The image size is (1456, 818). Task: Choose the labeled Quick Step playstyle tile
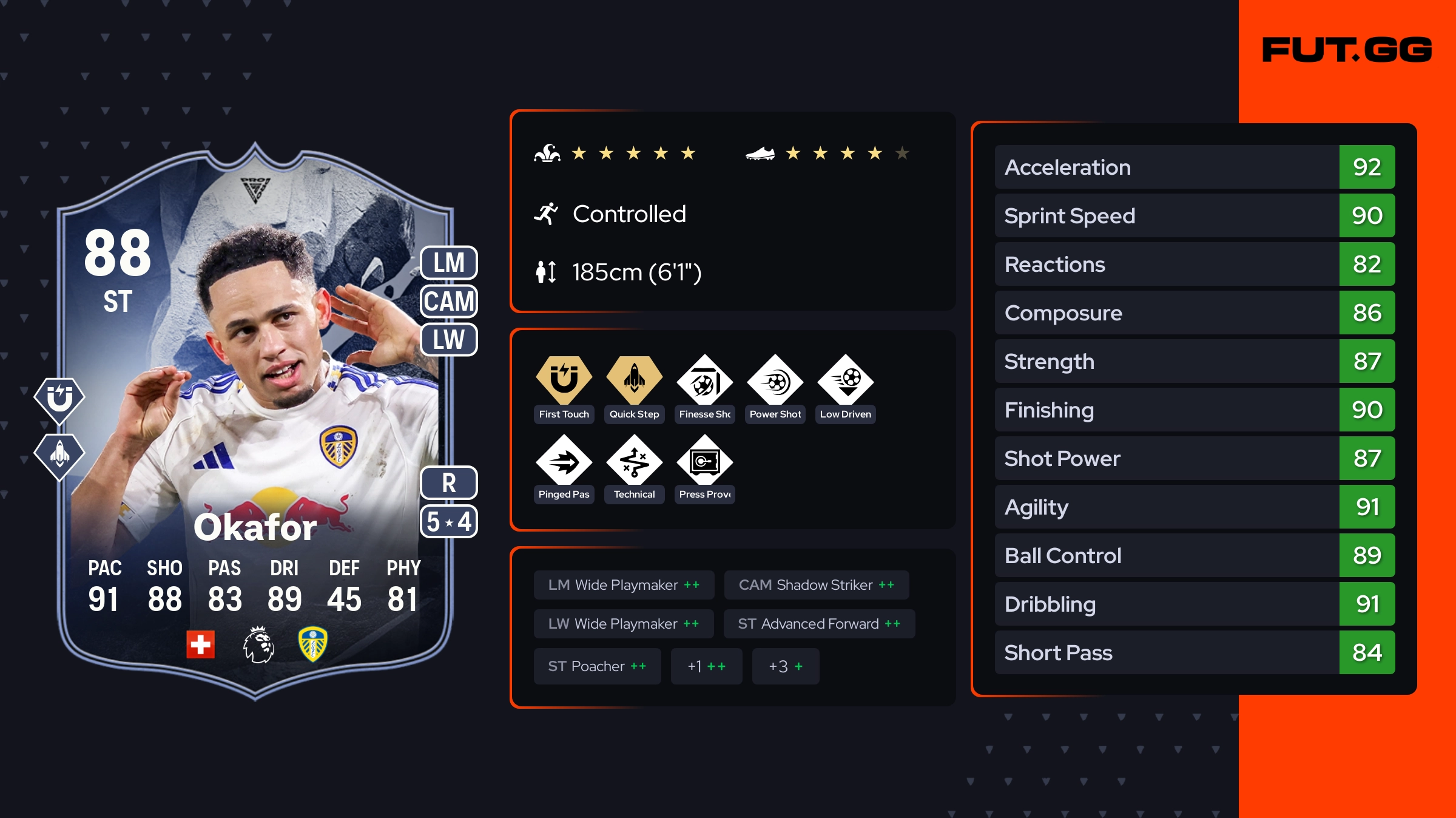(634, 389)
